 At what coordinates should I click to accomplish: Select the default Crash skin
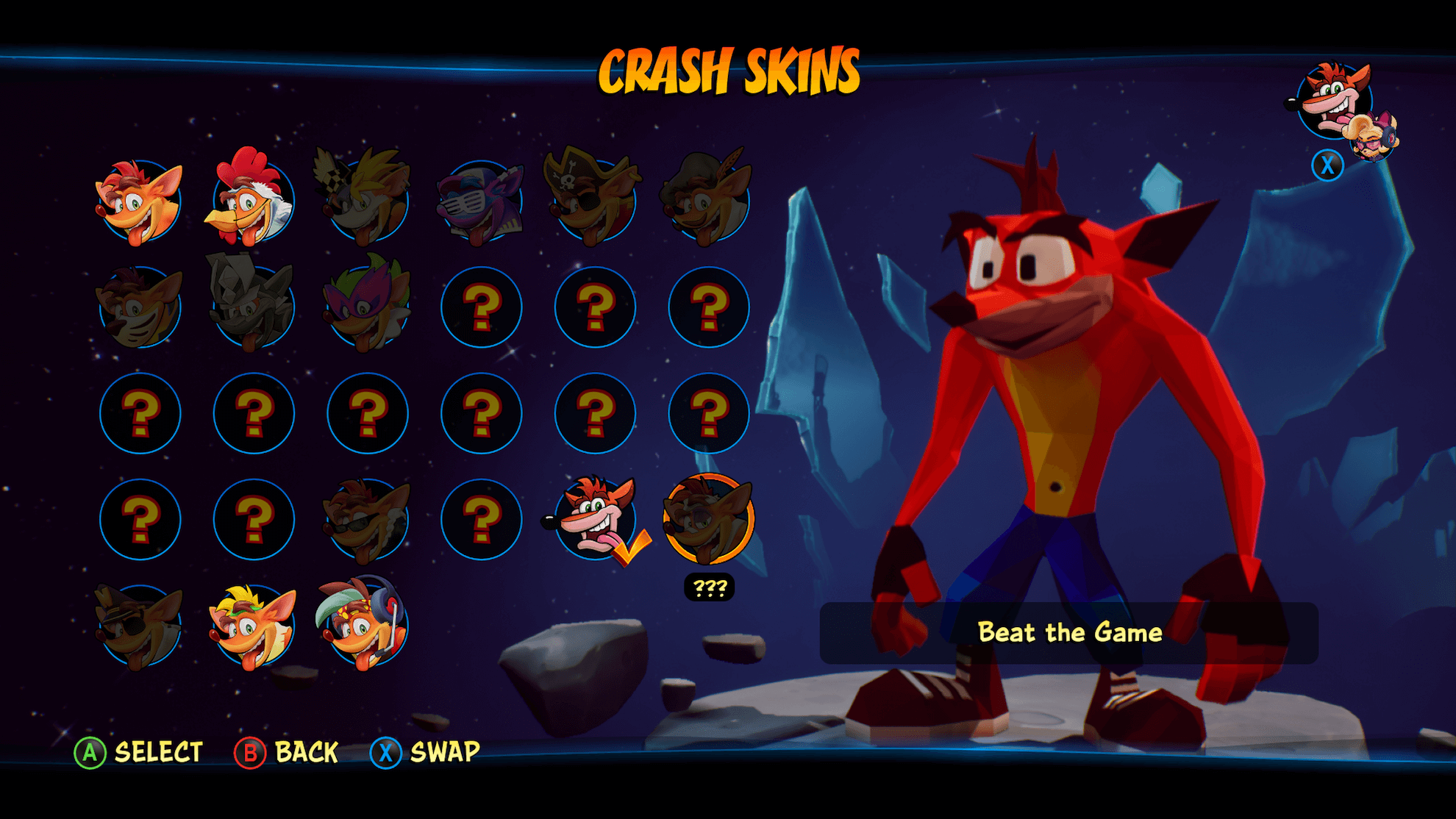point(140,201)
